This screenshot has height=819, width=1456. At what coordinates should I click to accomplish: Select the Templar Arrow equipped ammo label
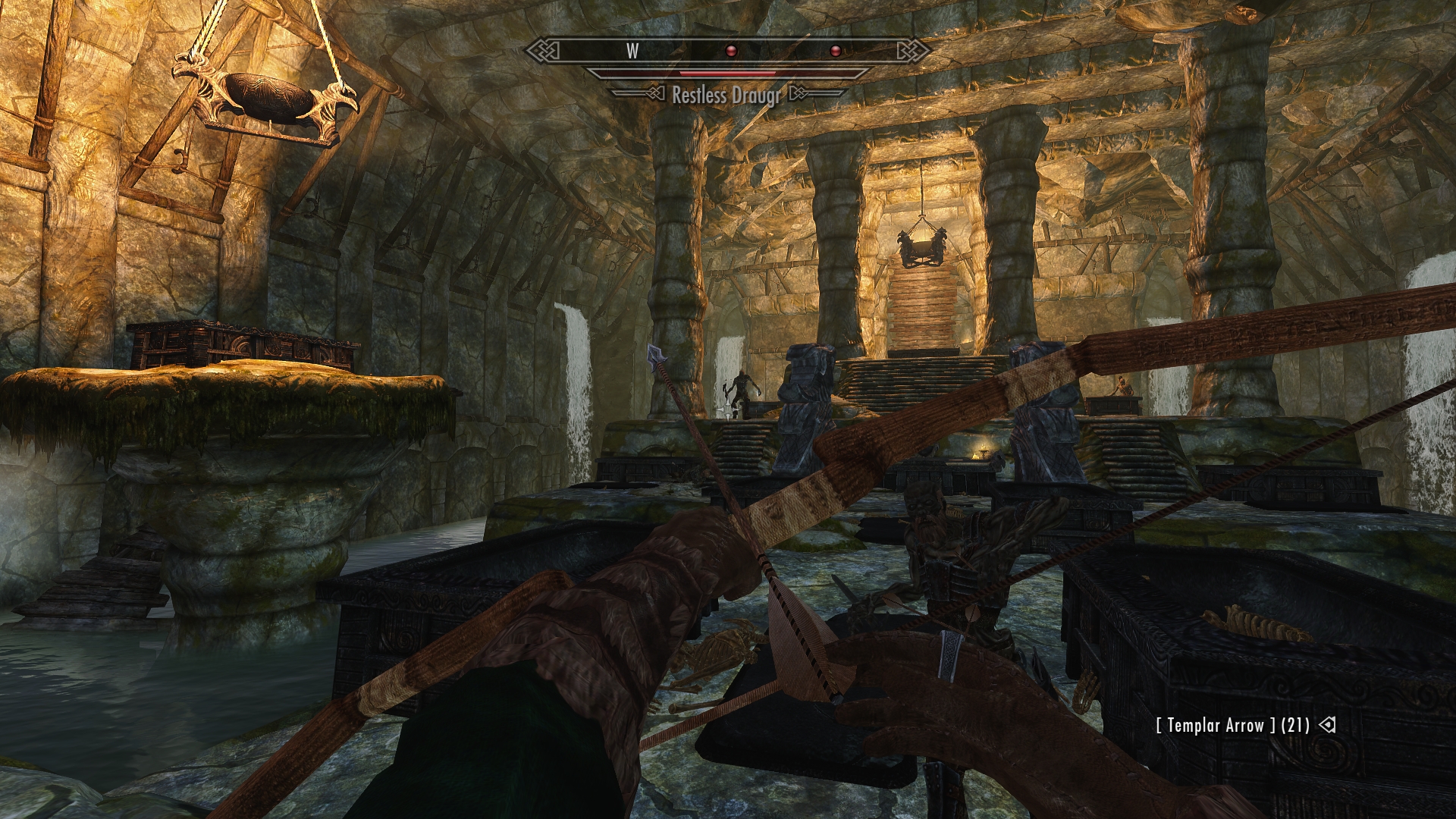tap(1232, 725)
